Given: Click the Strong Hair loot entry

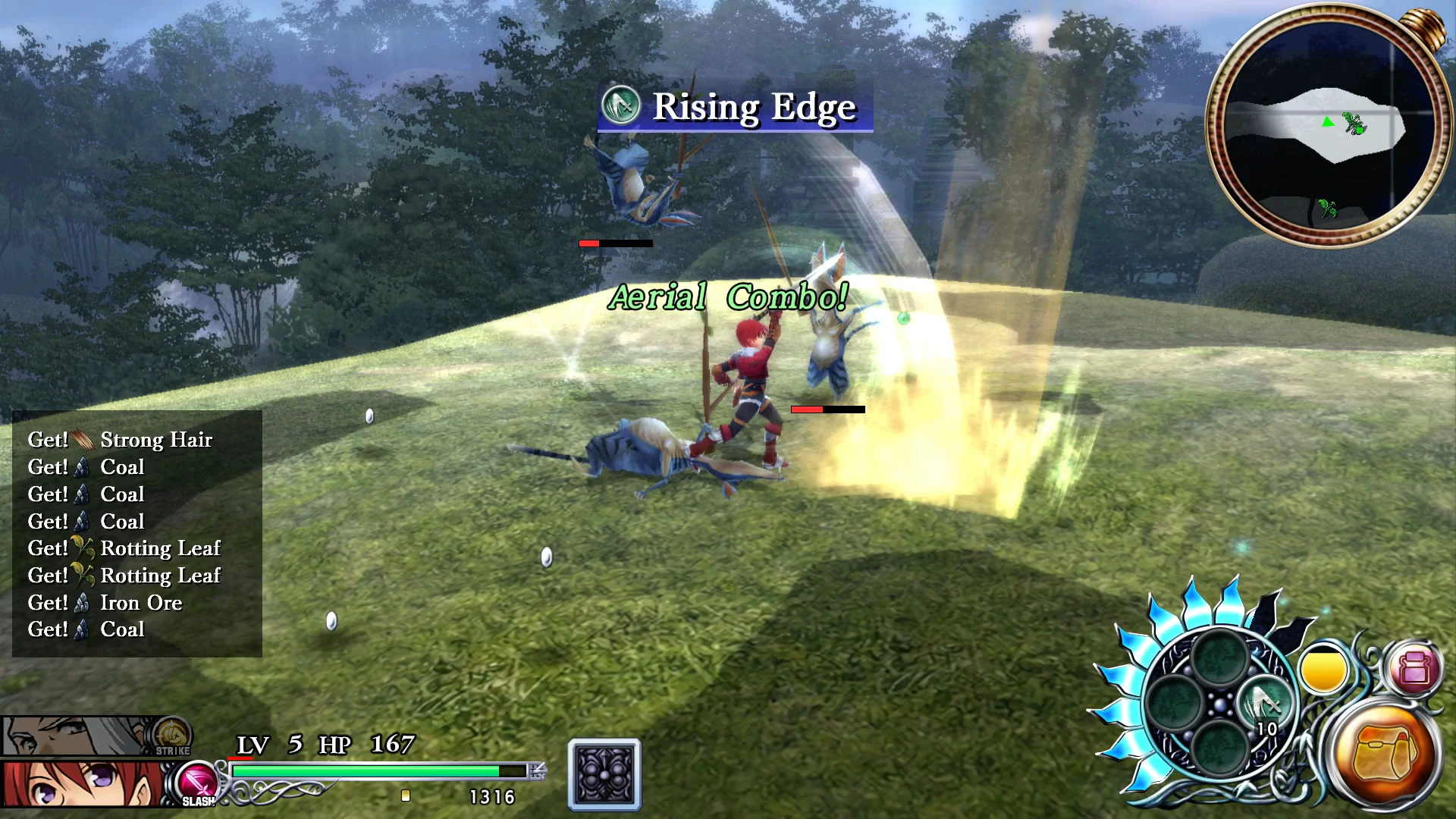Looking at the screenshot, I should click(119, 440).
